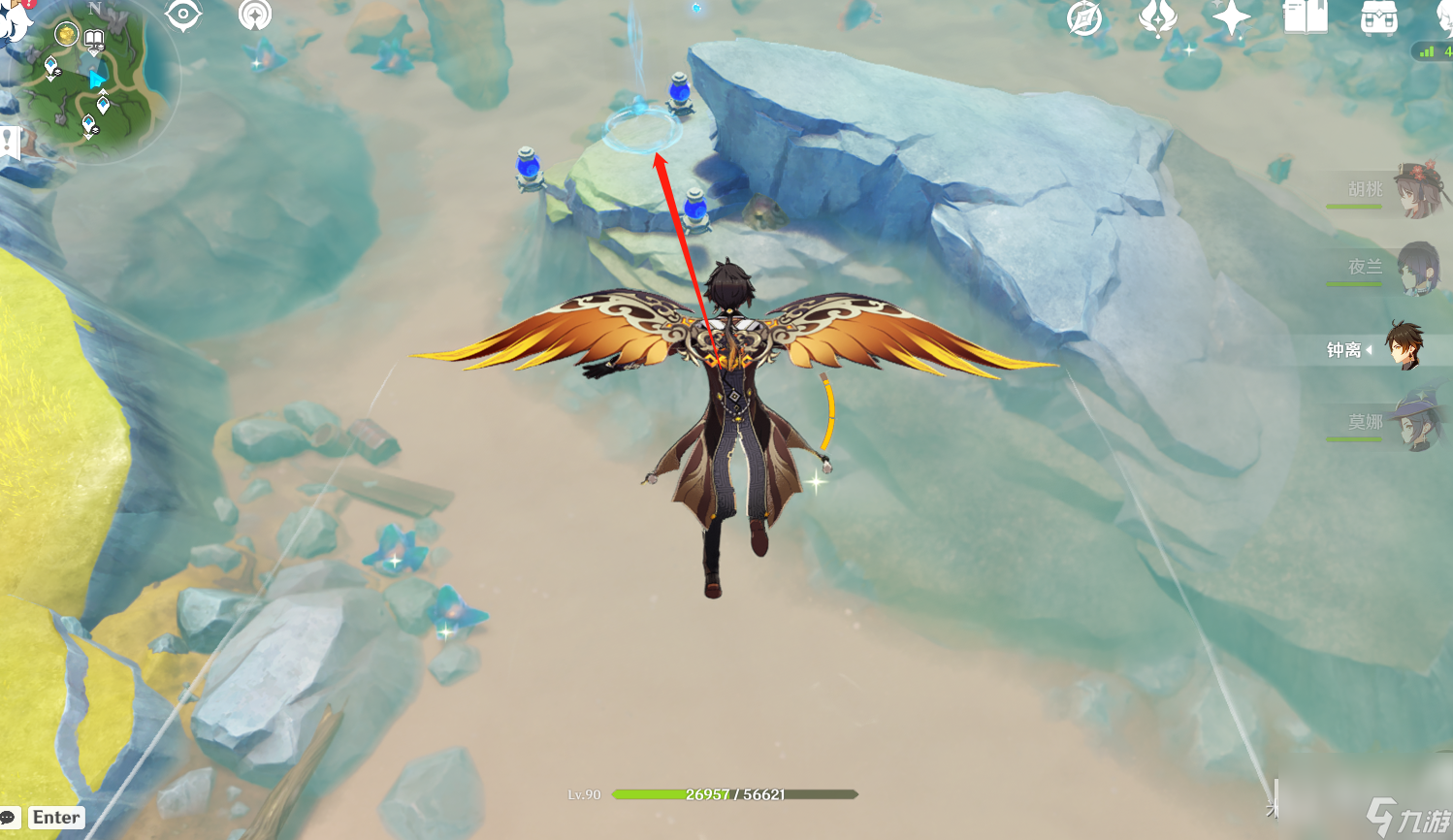1453x840 pixels.
Task: Click the open-book marker on minimap
Action: [x=94, y=40]
